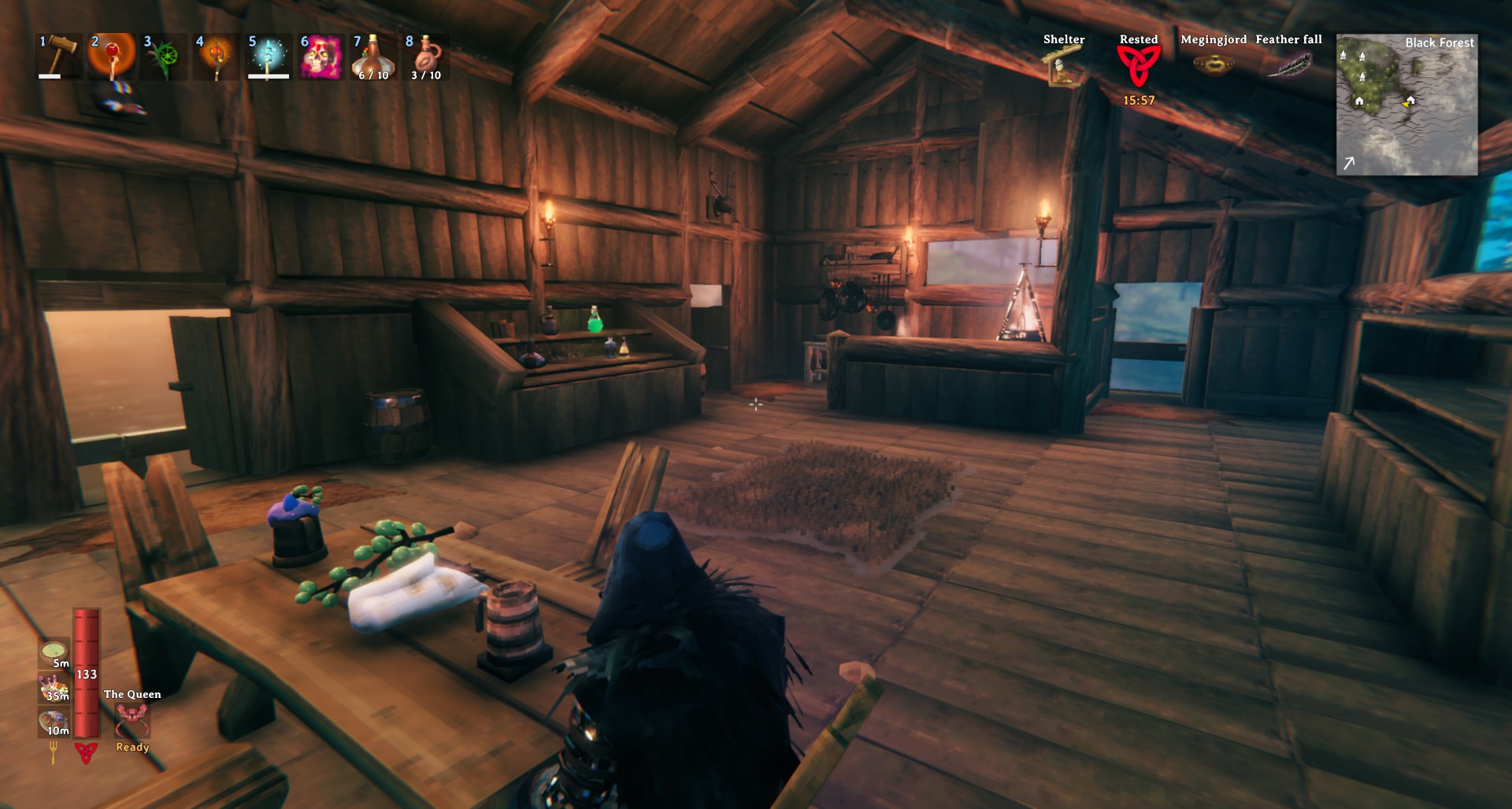
Task: Use the clay jug showing 3 / 10
Action: 426,56
